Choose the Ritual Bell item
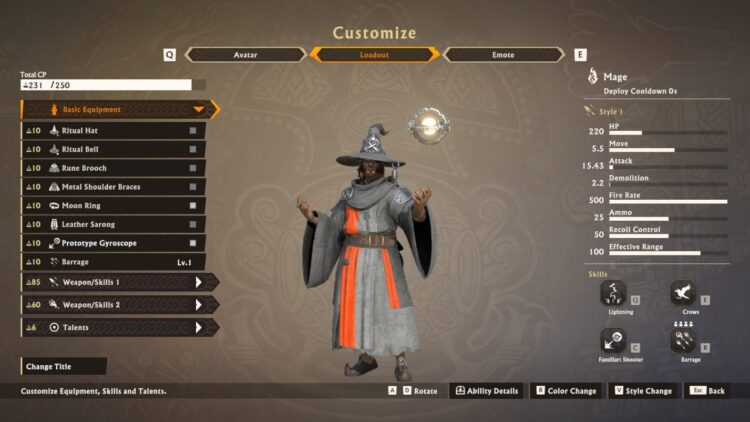This screenshot has width=750, height=422. pos(112,149)
